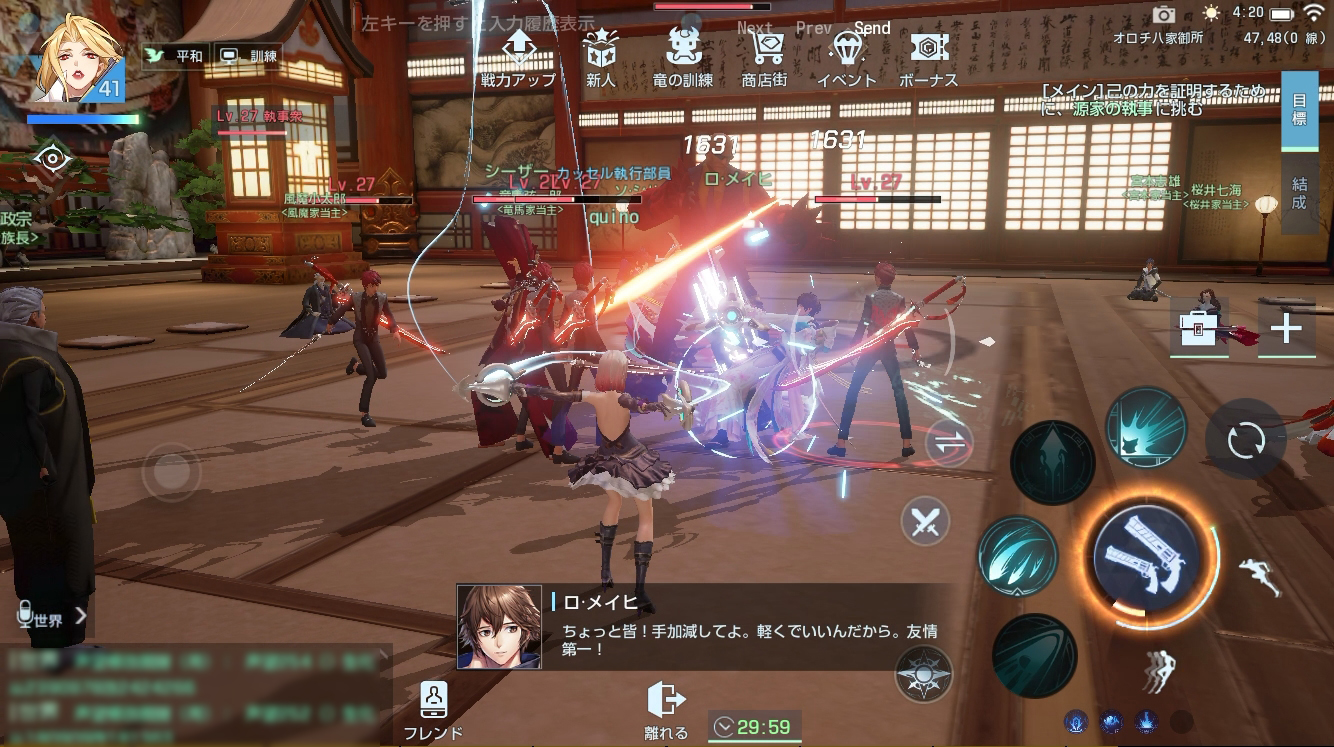Activate the crossed swords target button
Screen dimensions: 1334x747
click(925, 521)
